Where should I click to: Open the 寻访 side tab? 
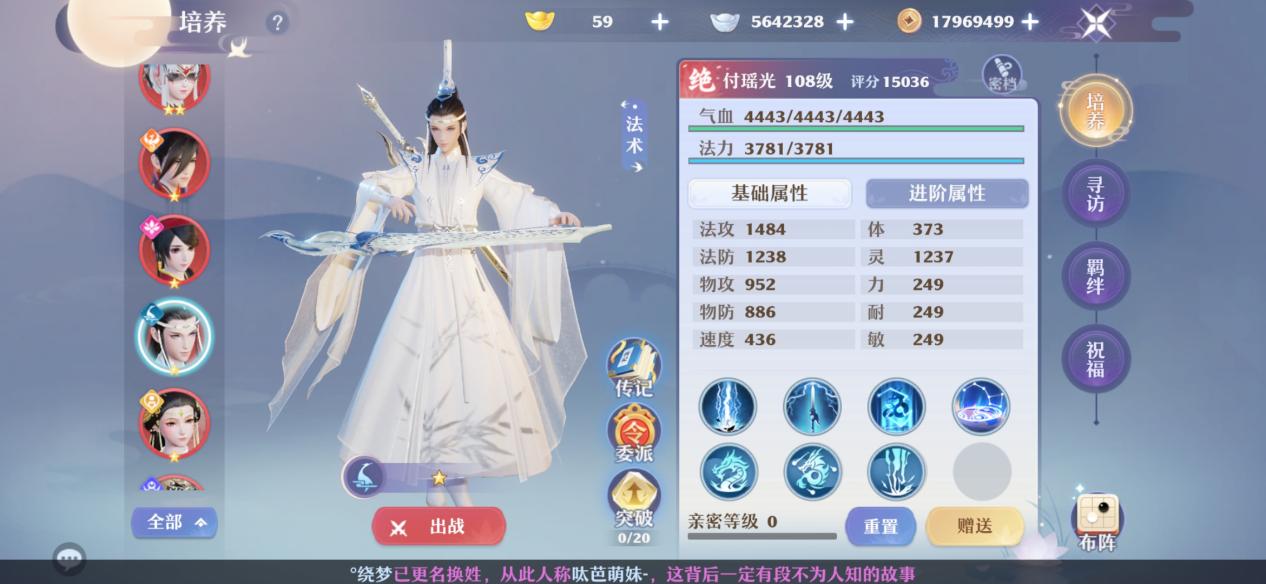tap(1096, 192)
